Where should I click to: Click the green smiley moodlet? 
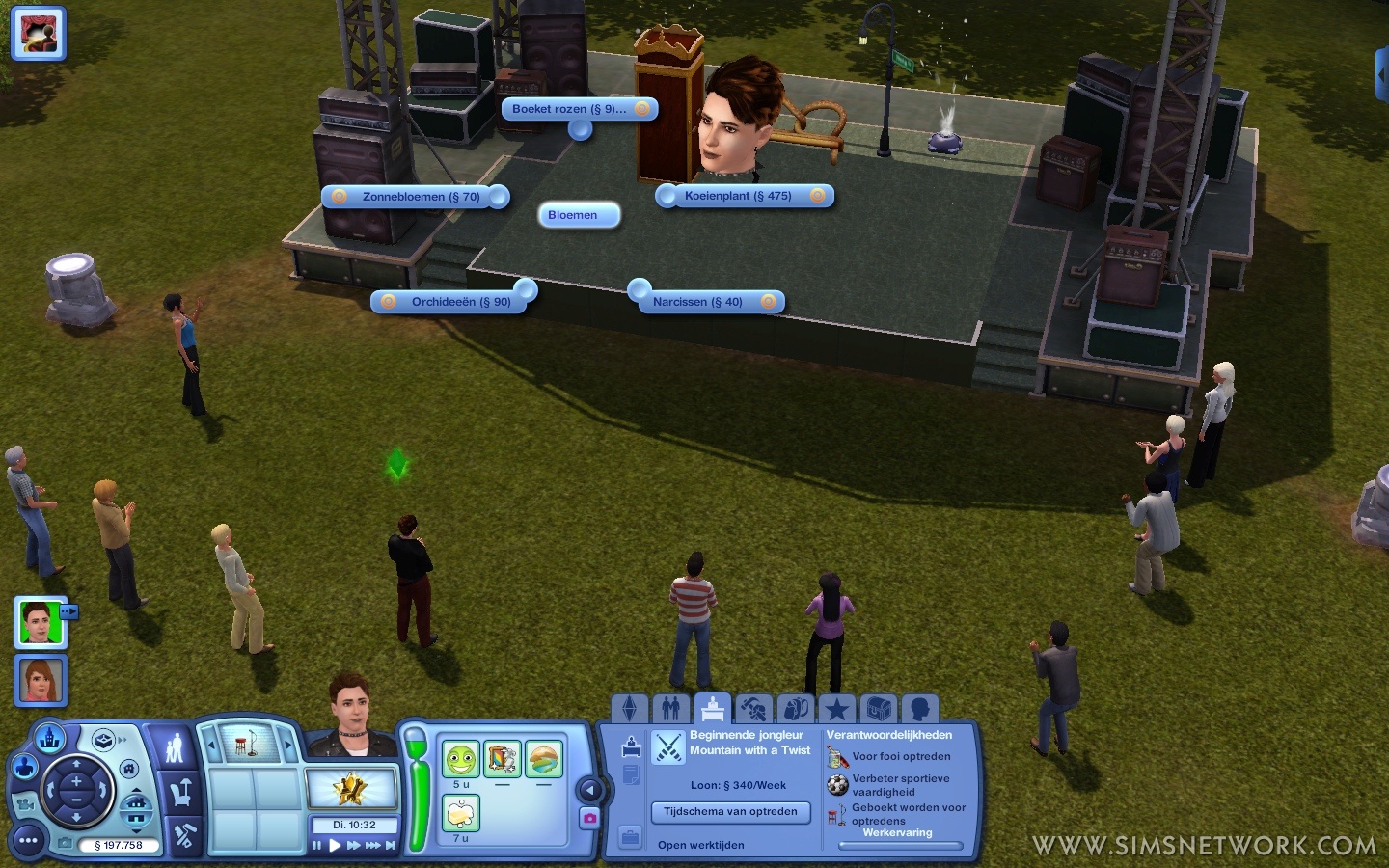pyautogui.click(x=461, y=759)
